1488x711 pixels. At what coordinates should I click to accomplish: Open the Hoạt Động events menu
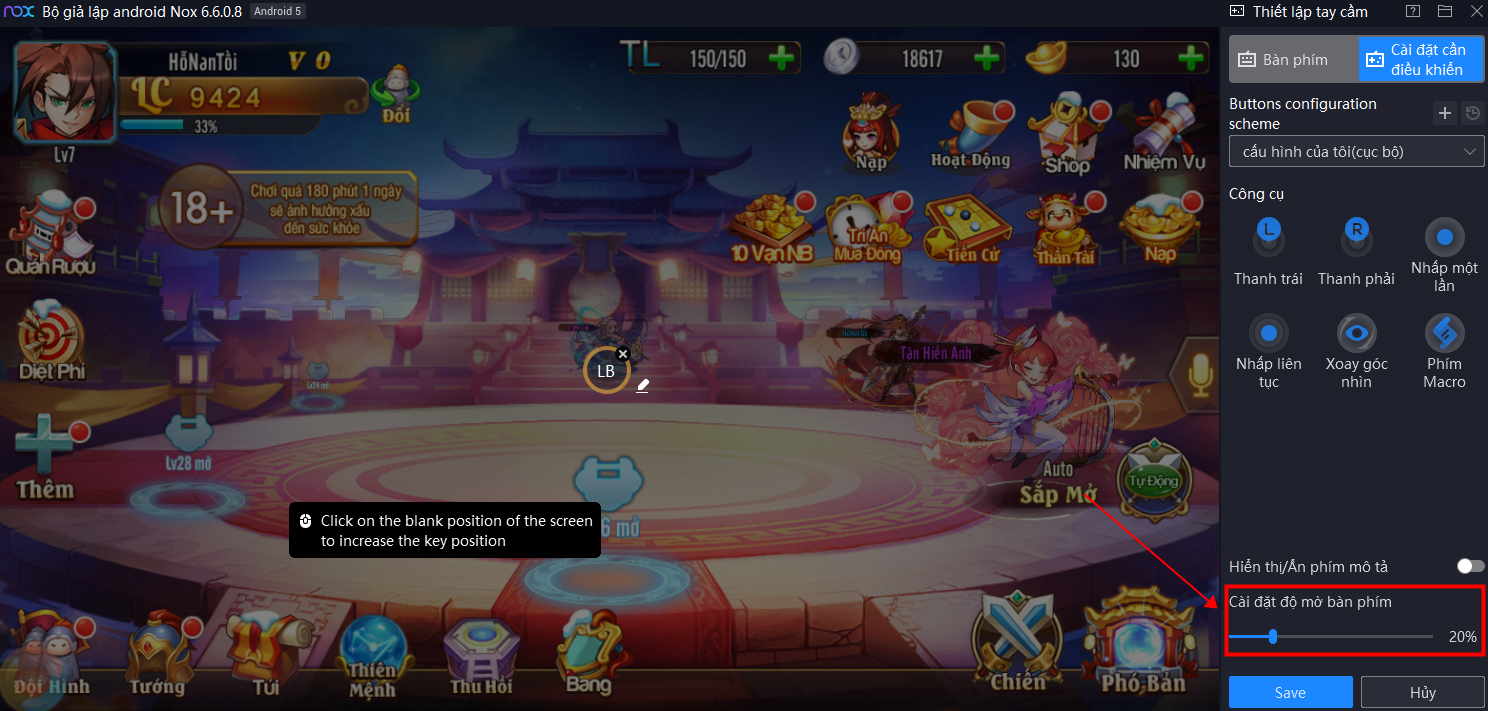click(x=969, y=133)
